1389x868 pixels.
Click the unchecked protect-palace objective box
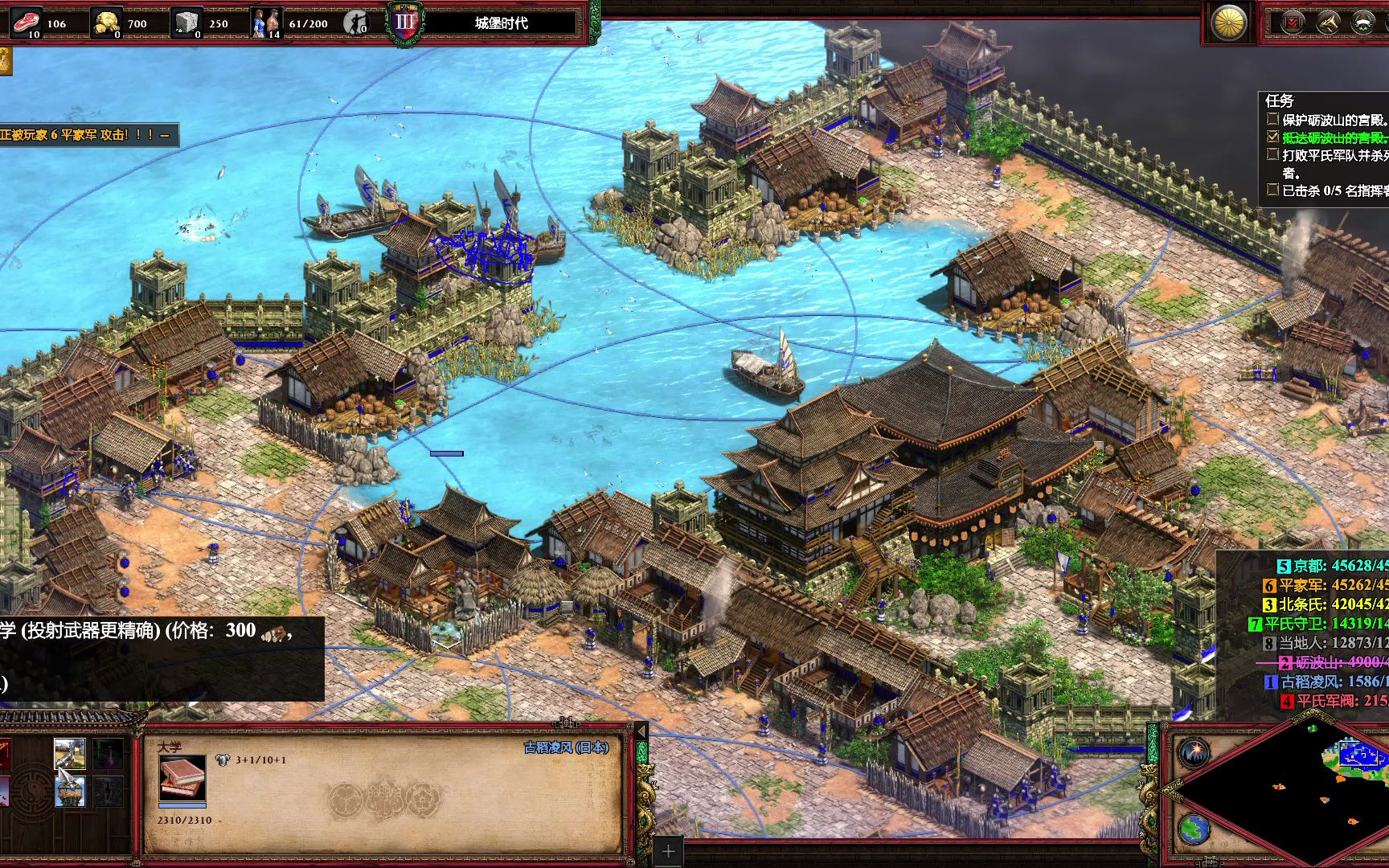click(1272, 119)
